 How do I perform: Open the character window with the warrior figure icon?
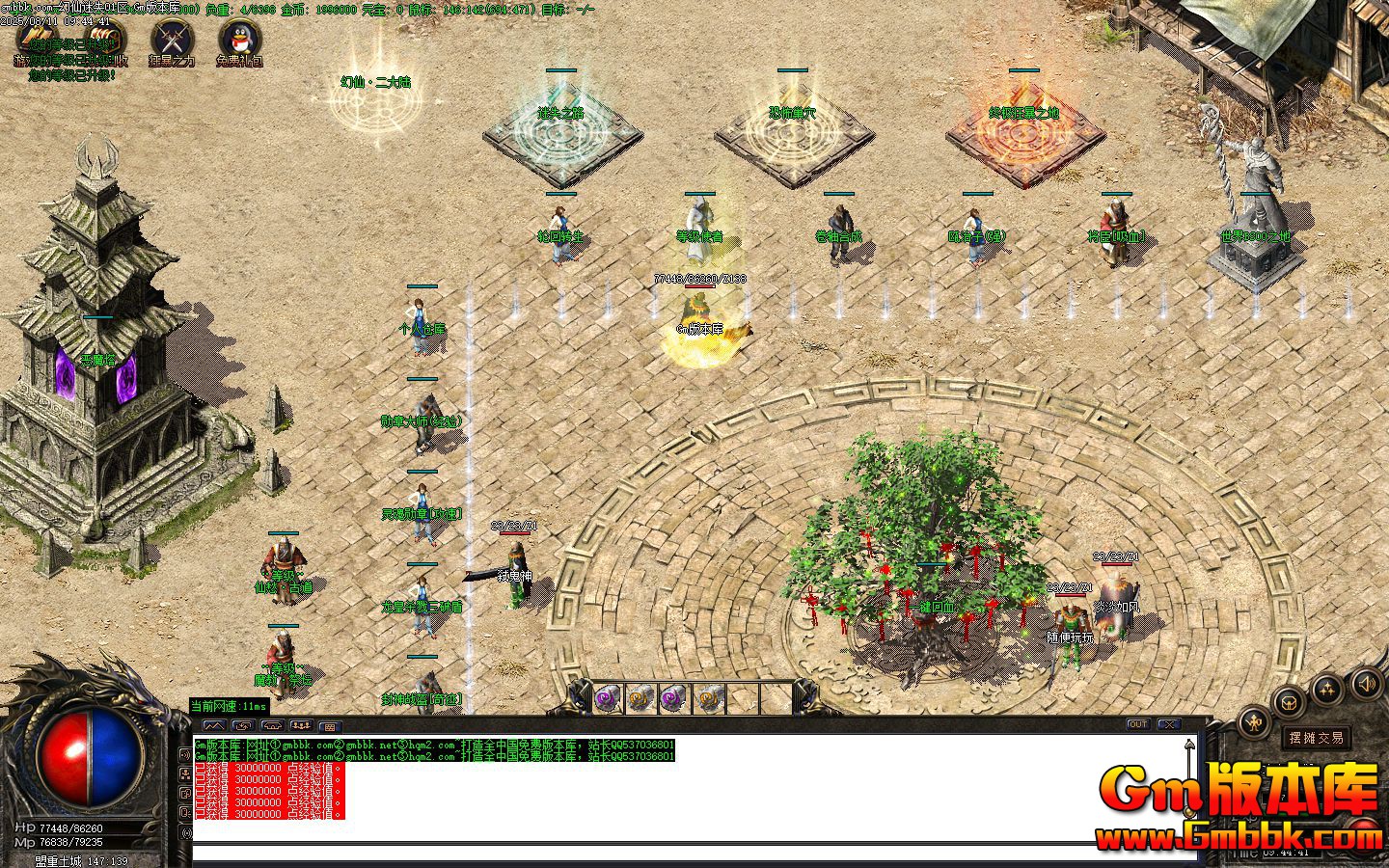click(1254, 722)
